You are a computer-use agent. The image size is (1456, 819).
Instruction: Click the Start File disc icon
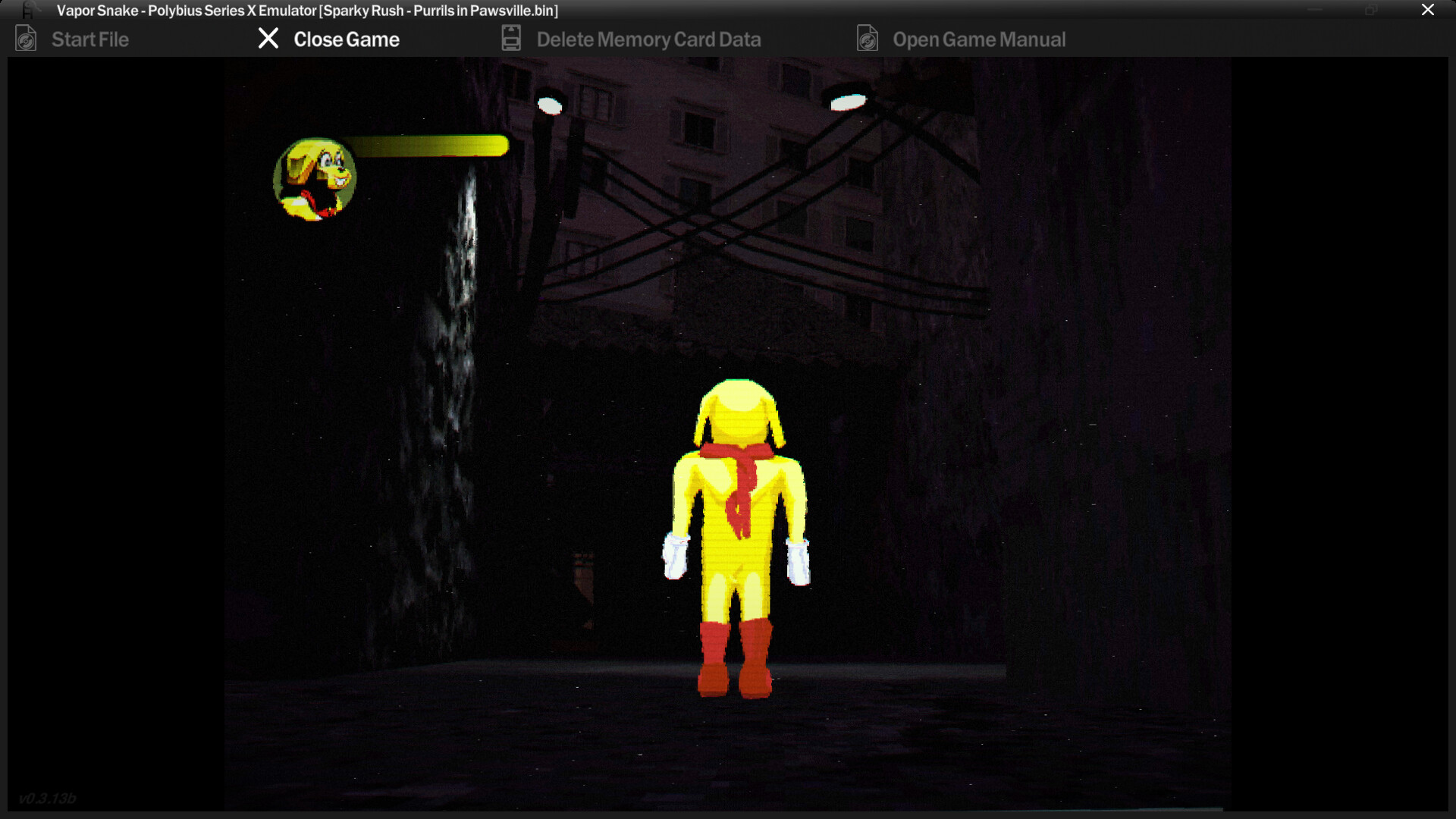coord(26,39)
